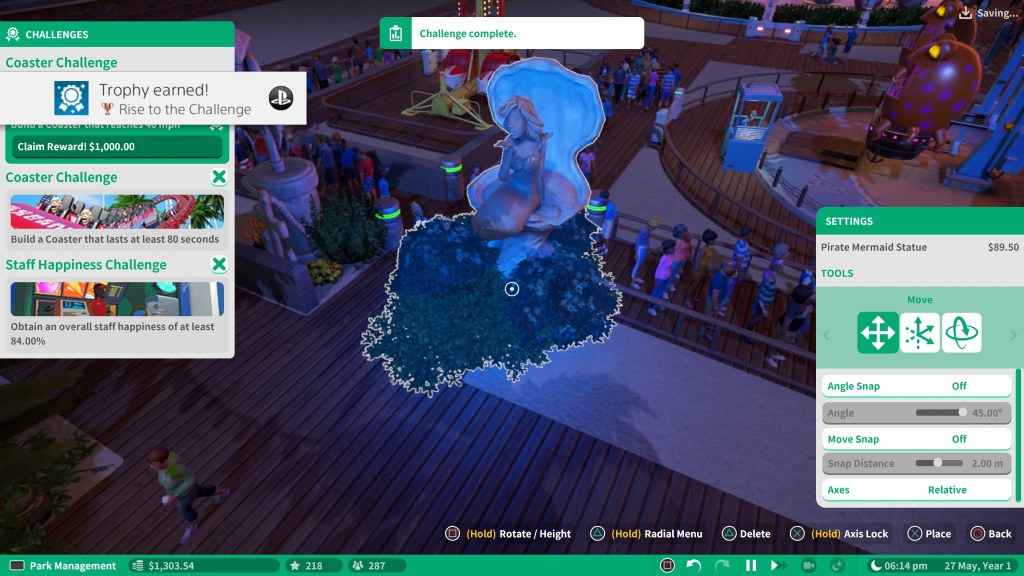
Task: Go to the previous tool with the left arrow
Action: click(x=826, y=335)
